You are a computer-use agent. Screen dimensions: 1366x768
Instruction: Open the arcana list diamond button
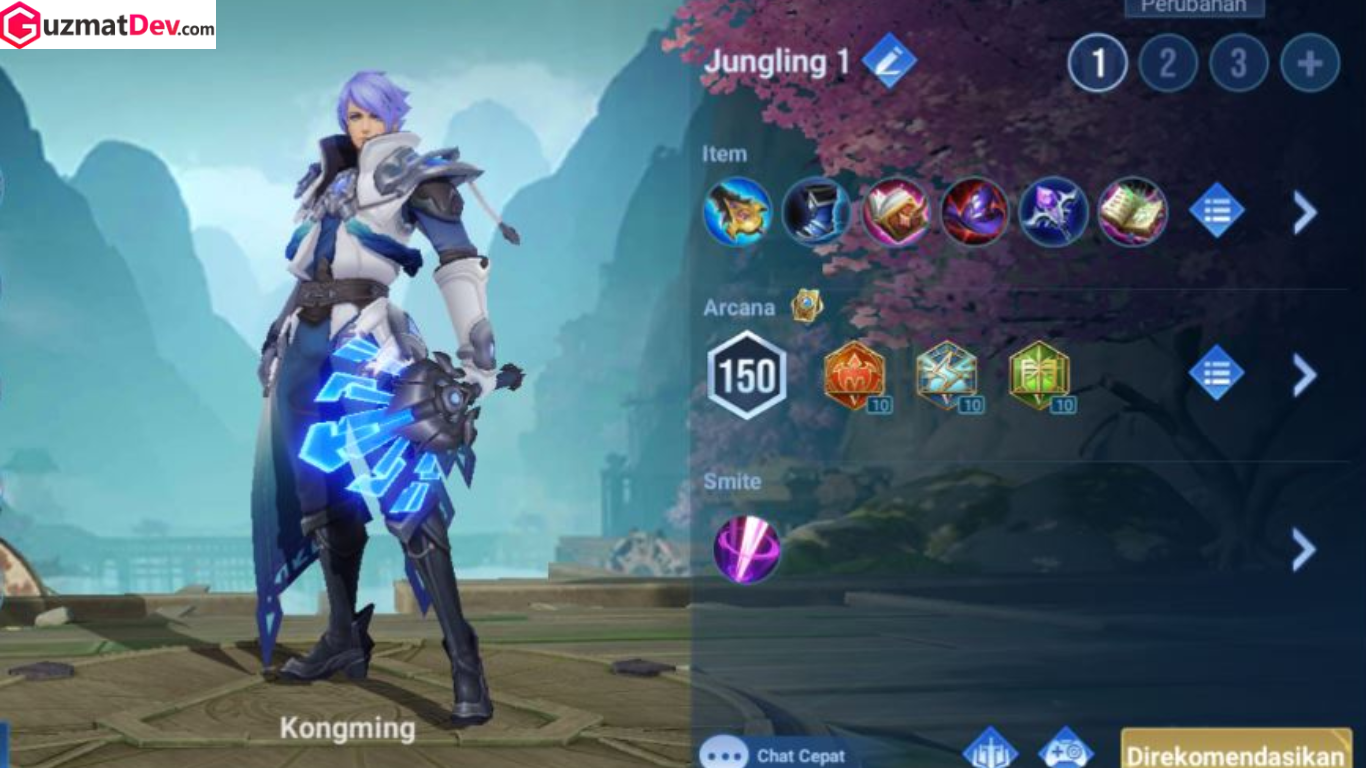(1217, 373)
